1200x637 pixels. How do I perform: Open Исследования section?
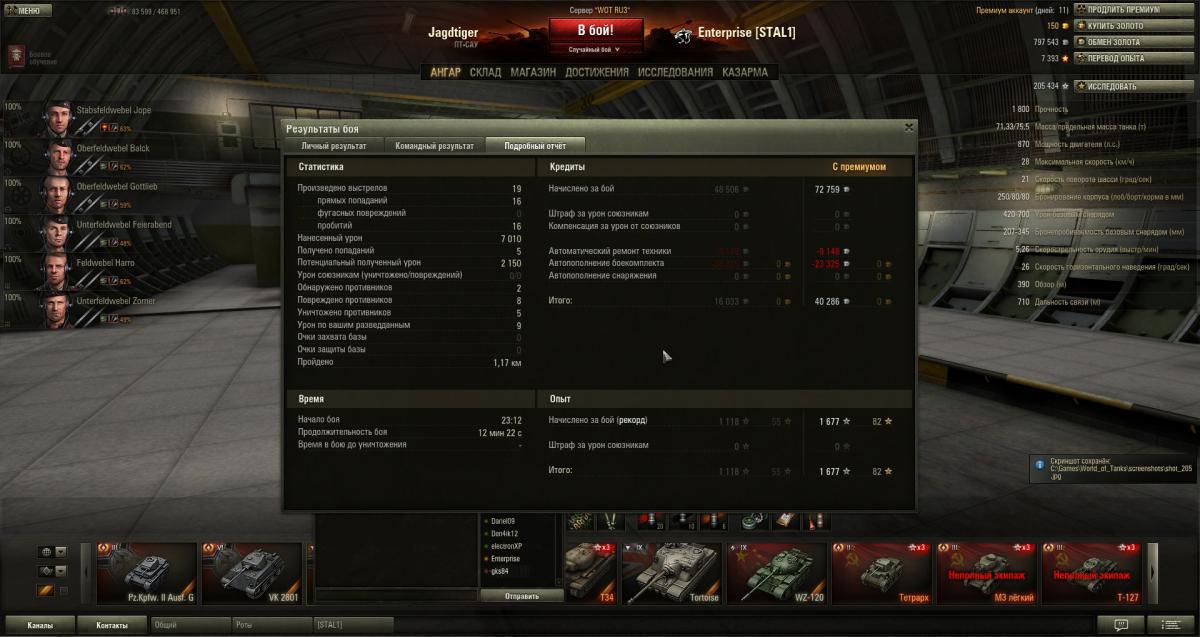675,72
